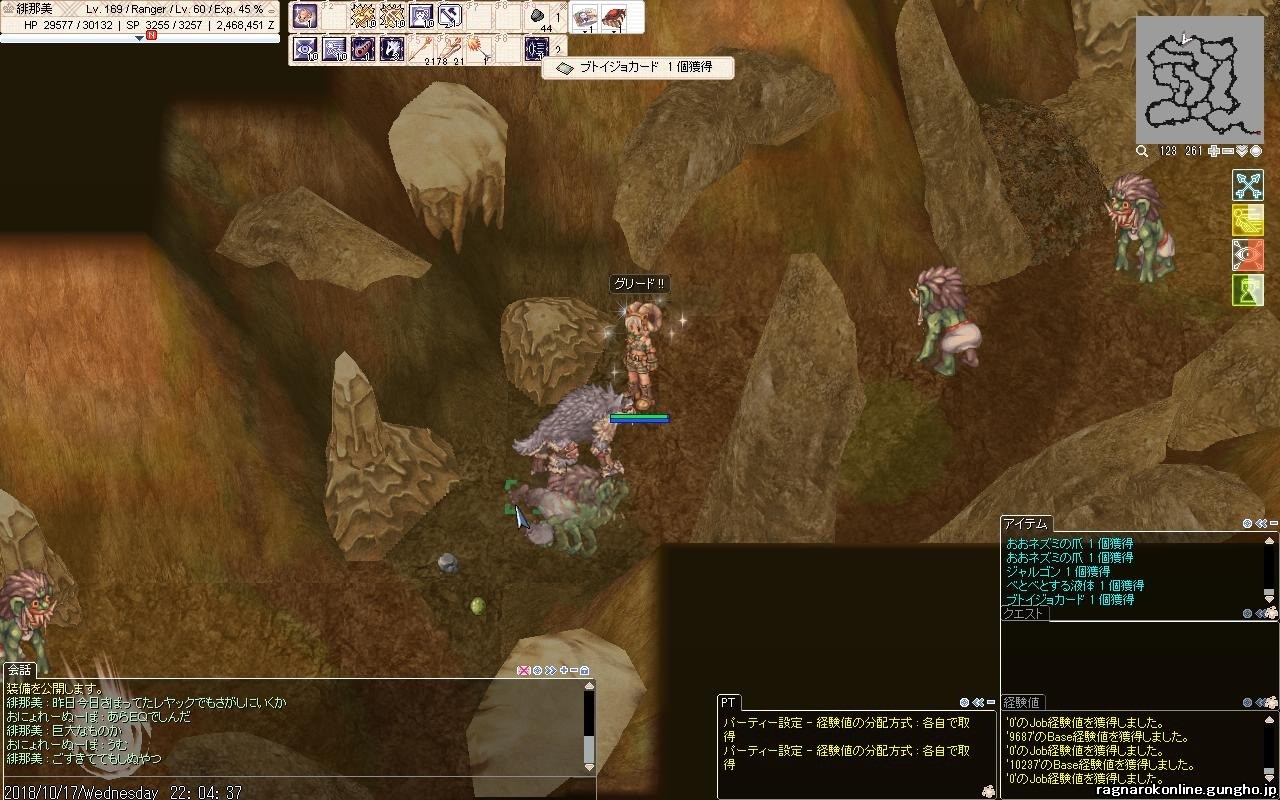Viewport: 1280px width, 800px height.
Task: Use the white wolf skill icon
Action: 392,47
